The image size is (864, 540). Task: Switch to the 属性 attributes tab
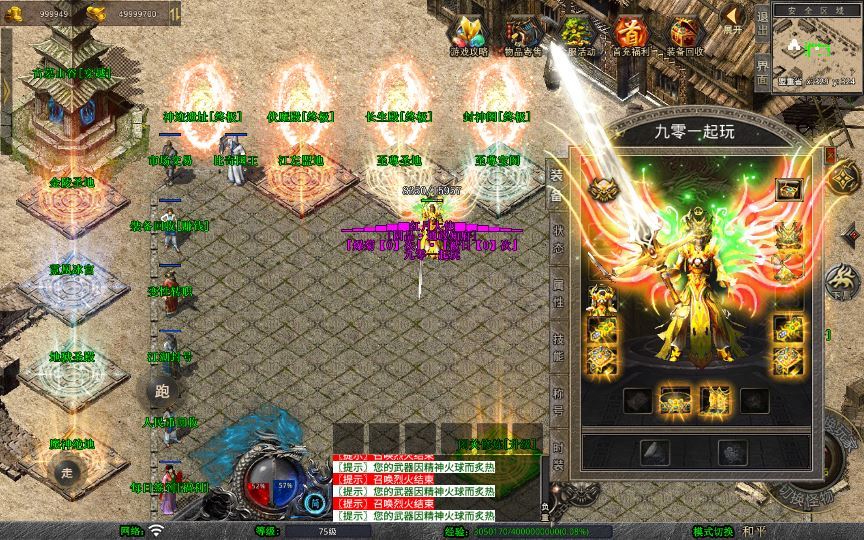557,293
